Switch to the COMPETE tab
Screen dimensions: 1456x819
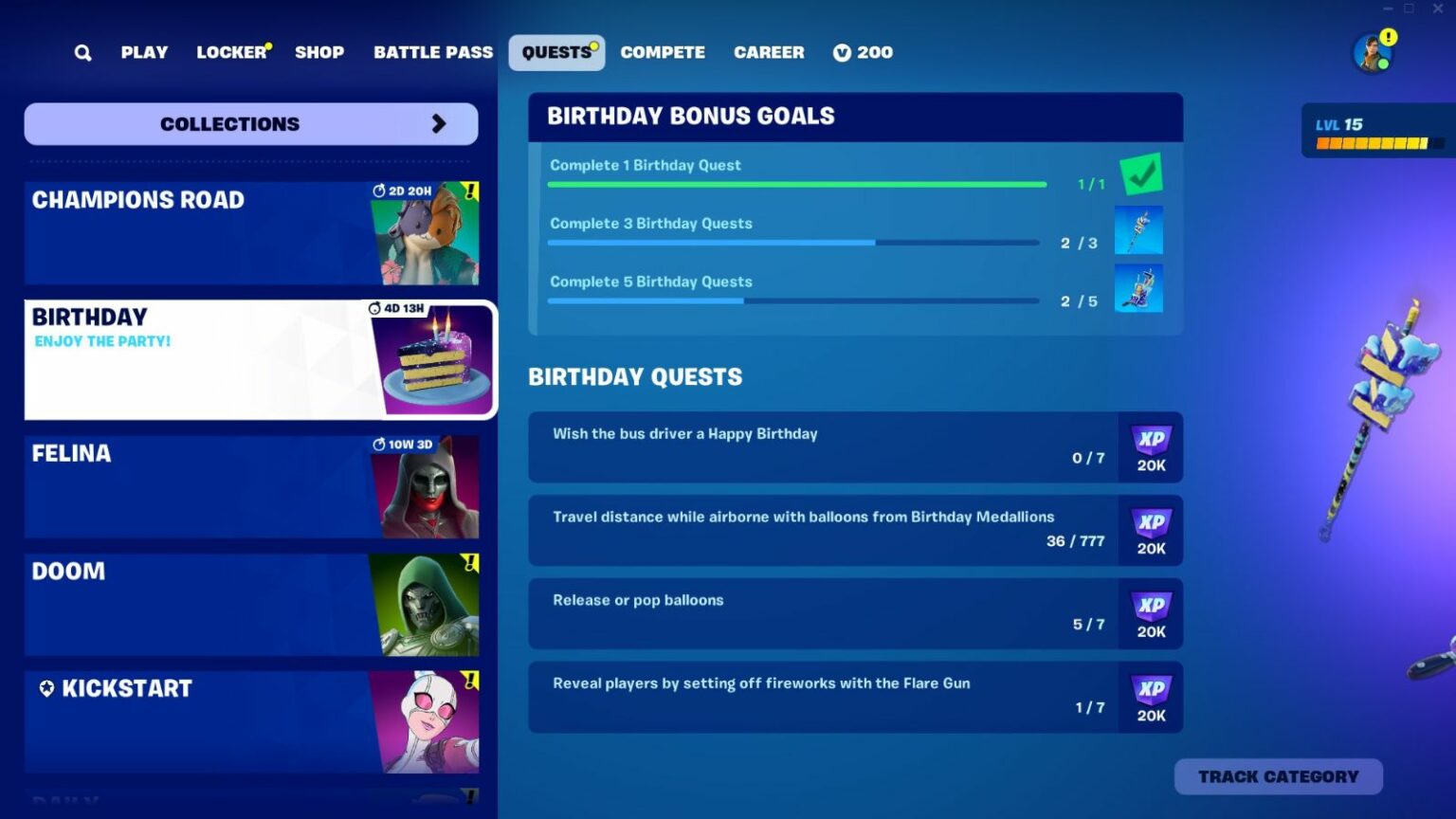[x=662, y=52]
